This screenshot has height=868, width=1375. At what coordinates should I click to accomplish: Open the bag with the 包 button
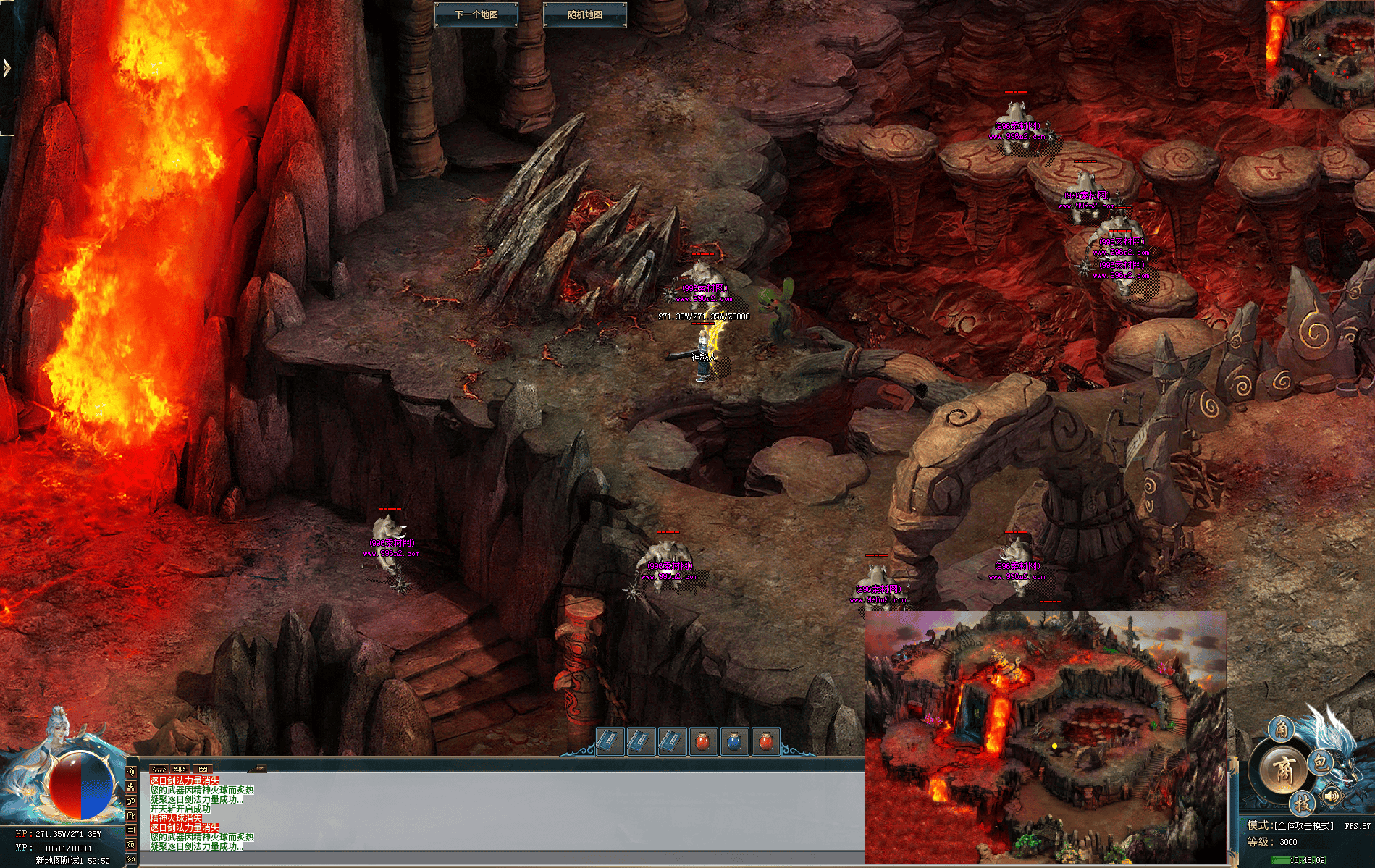[1321, 762]
